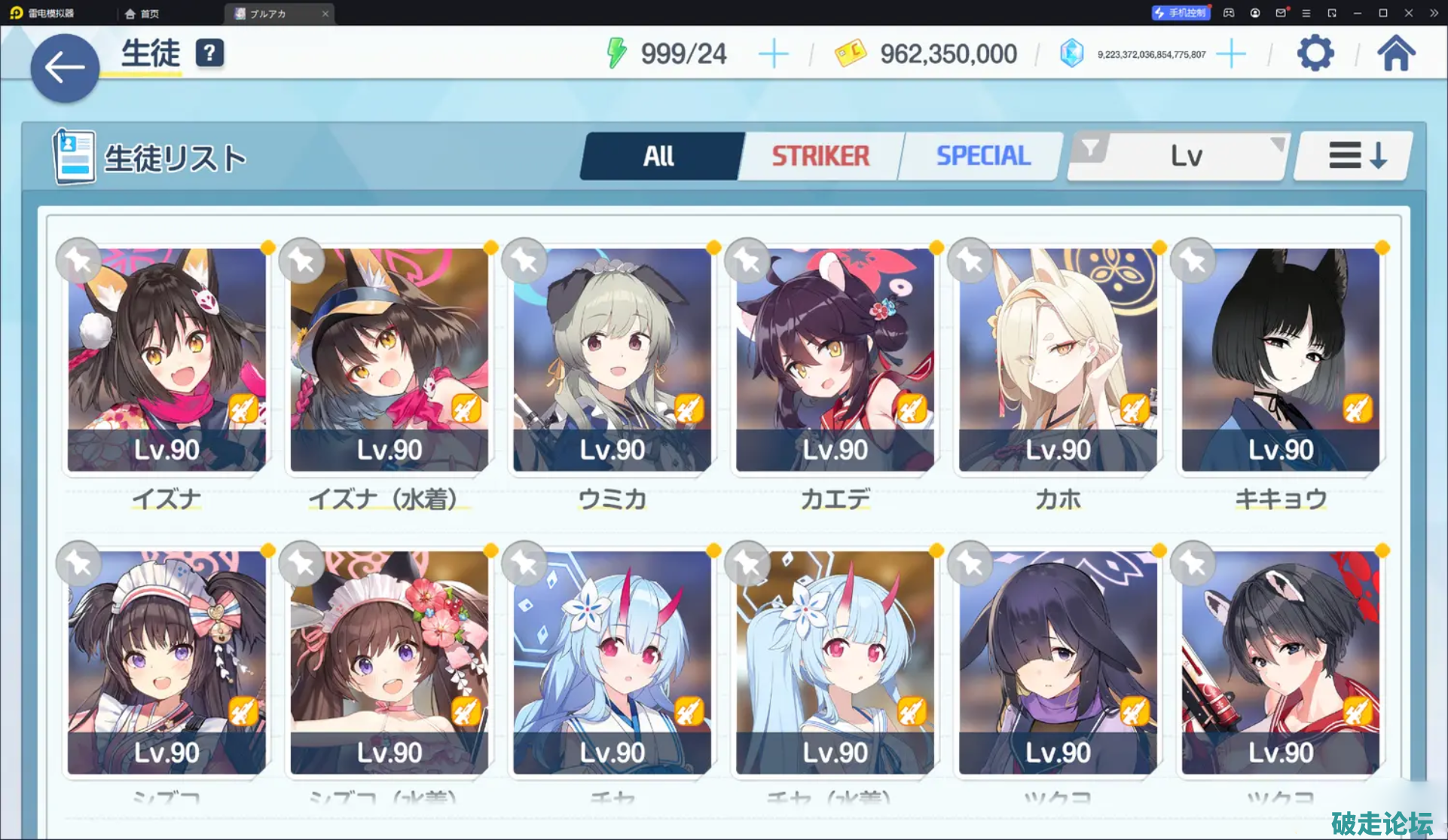Toggle the favorite pin on ウミカ's card
This screenshot has width=1448, height=840.
[x=524, y=261]
